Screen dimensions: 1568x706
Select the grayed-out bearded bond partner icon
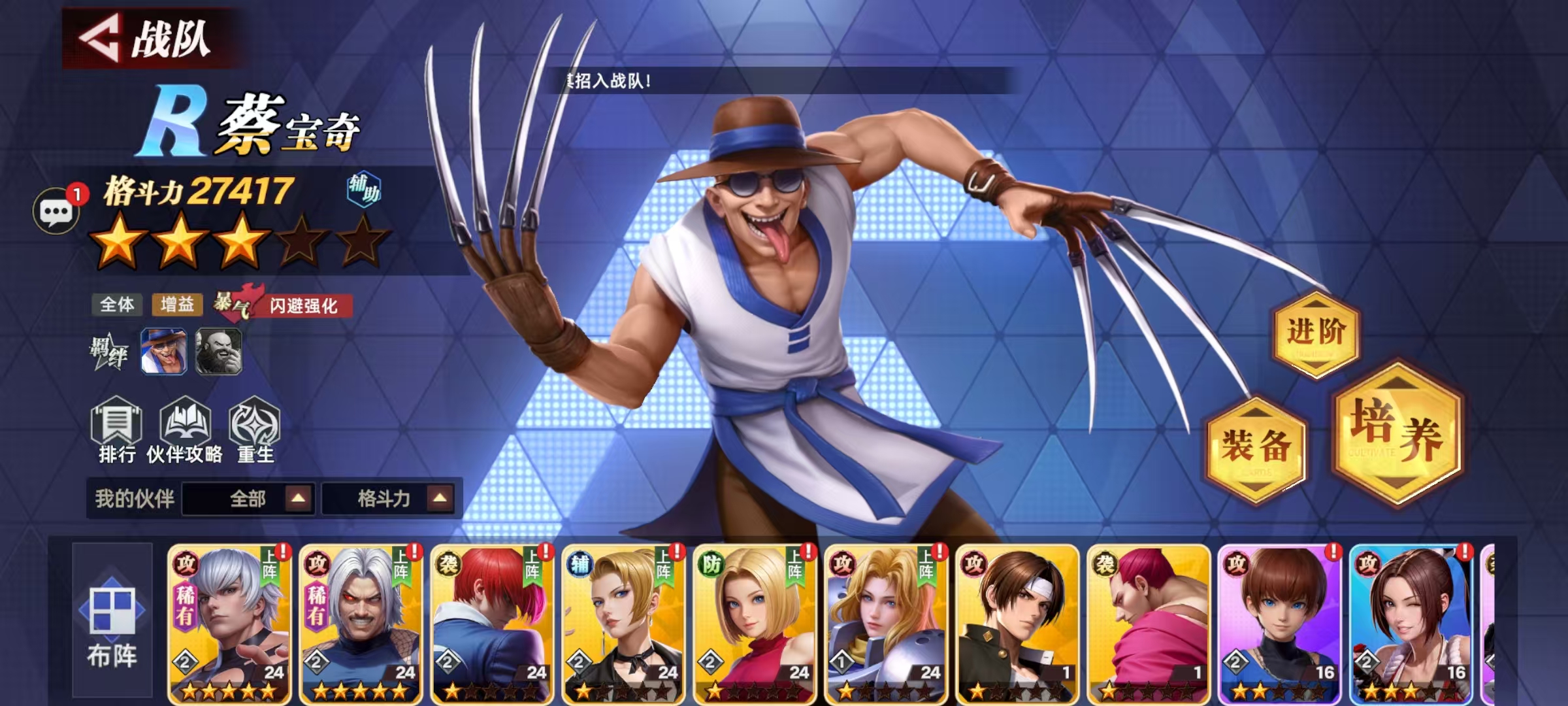click(x=220, y=352)
